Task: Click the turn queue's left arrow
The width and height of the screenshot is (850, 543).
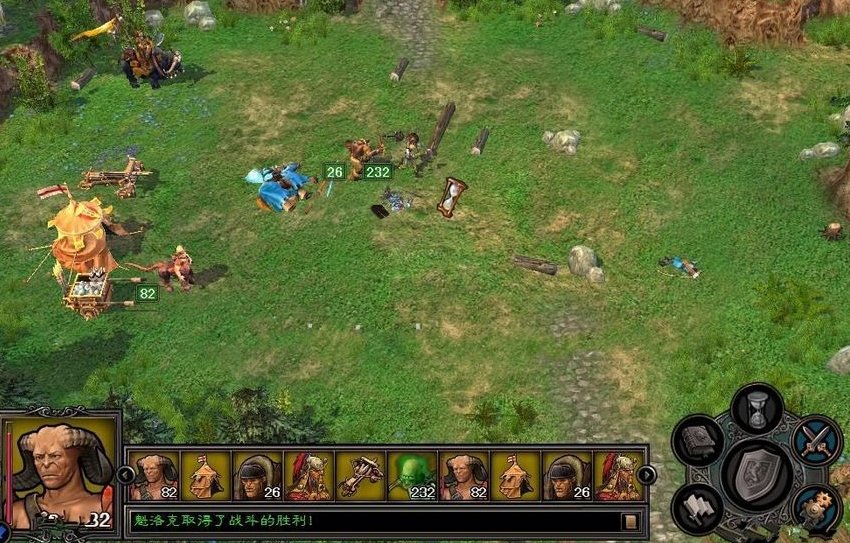Action: pos(126,474)
